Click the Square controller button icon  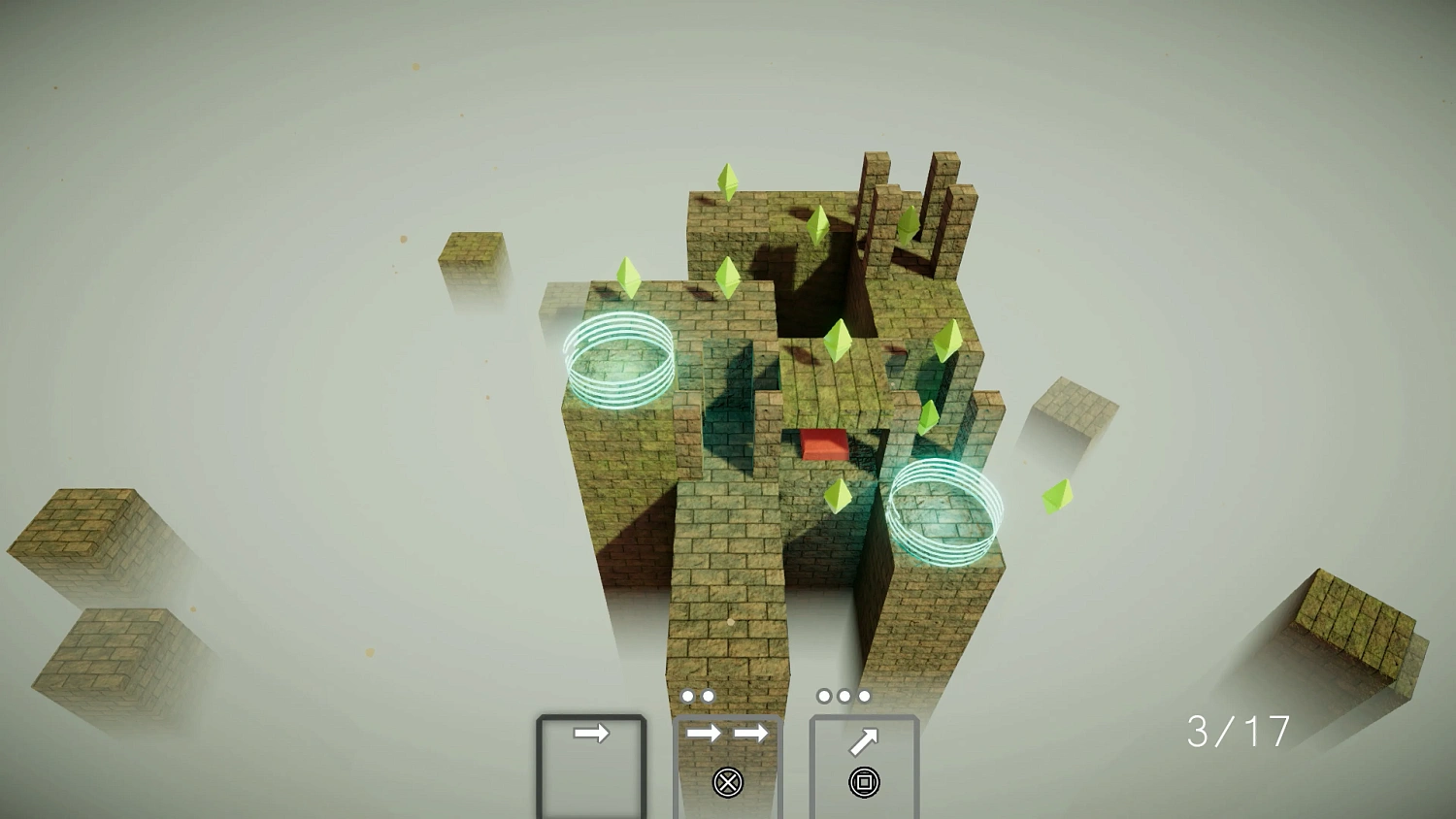tap(864, 782)
